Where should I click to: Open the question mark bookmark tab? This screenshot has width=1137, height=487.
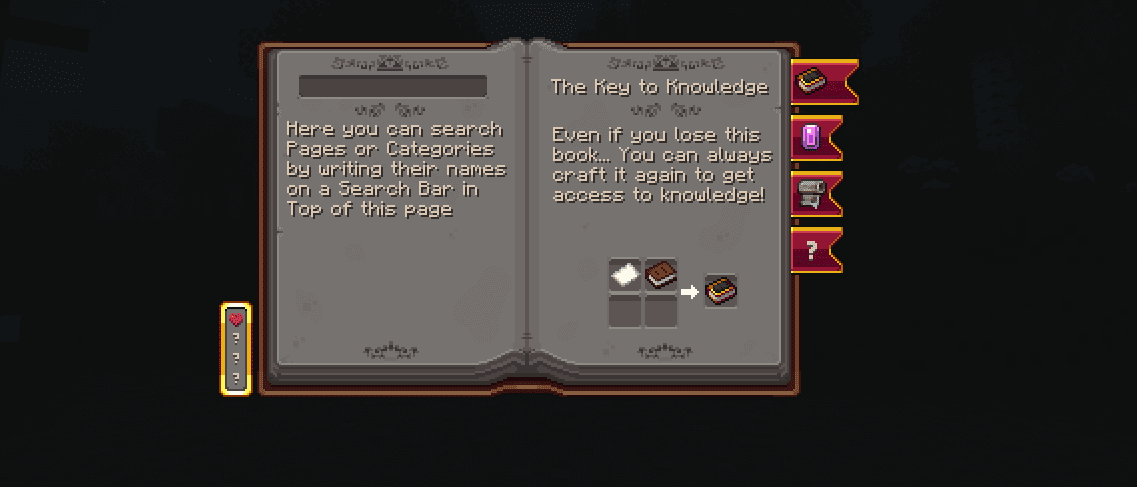[811, 250]
